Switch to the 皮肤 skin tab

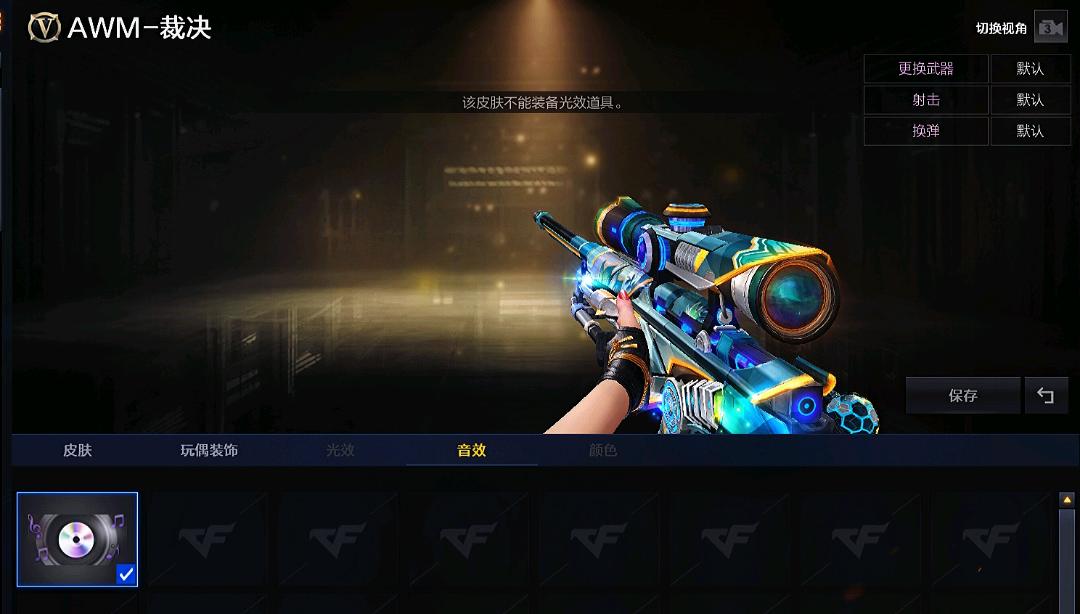77,450
